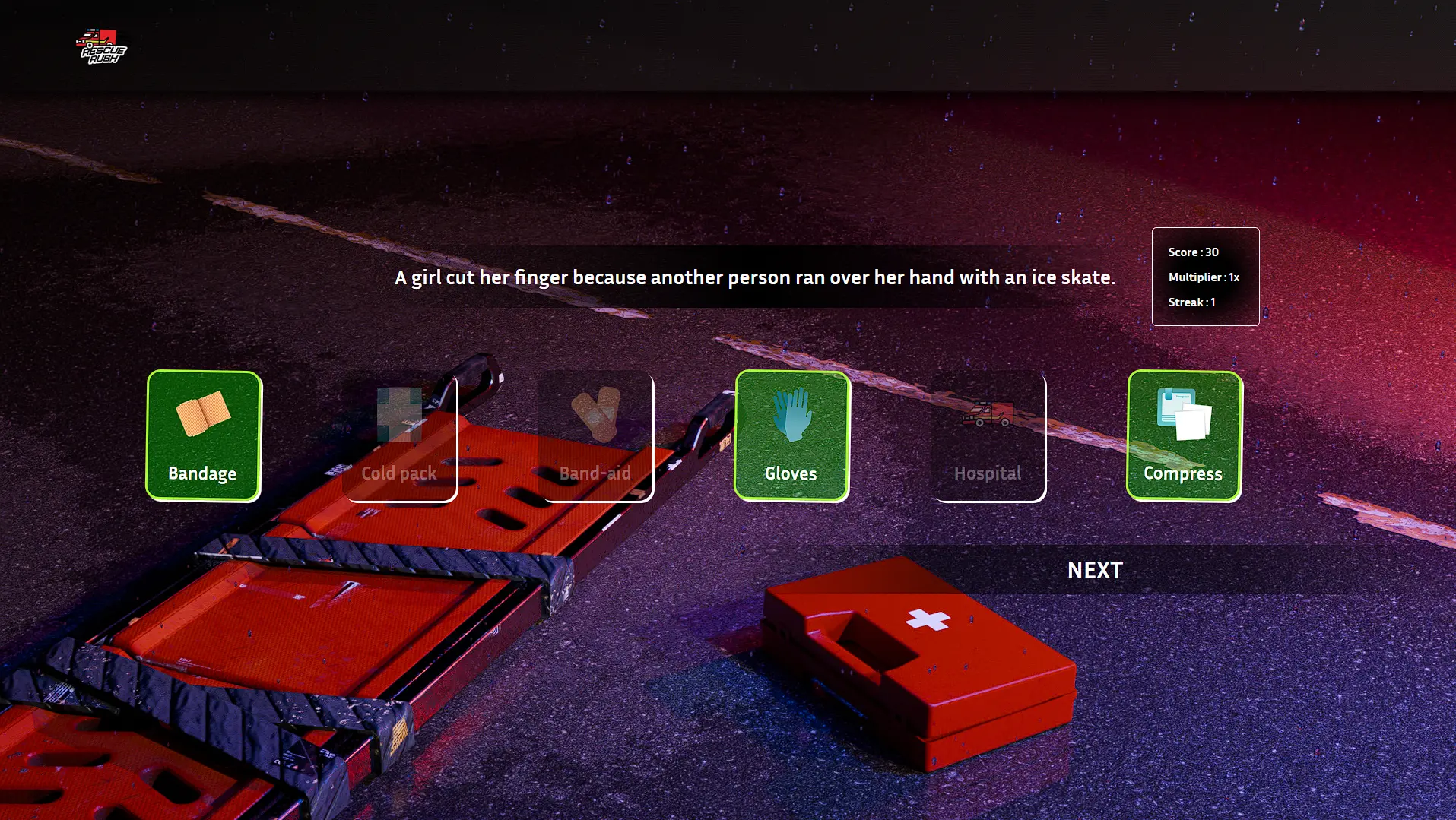Click the Cold pack icon

[x=398, y=414]
